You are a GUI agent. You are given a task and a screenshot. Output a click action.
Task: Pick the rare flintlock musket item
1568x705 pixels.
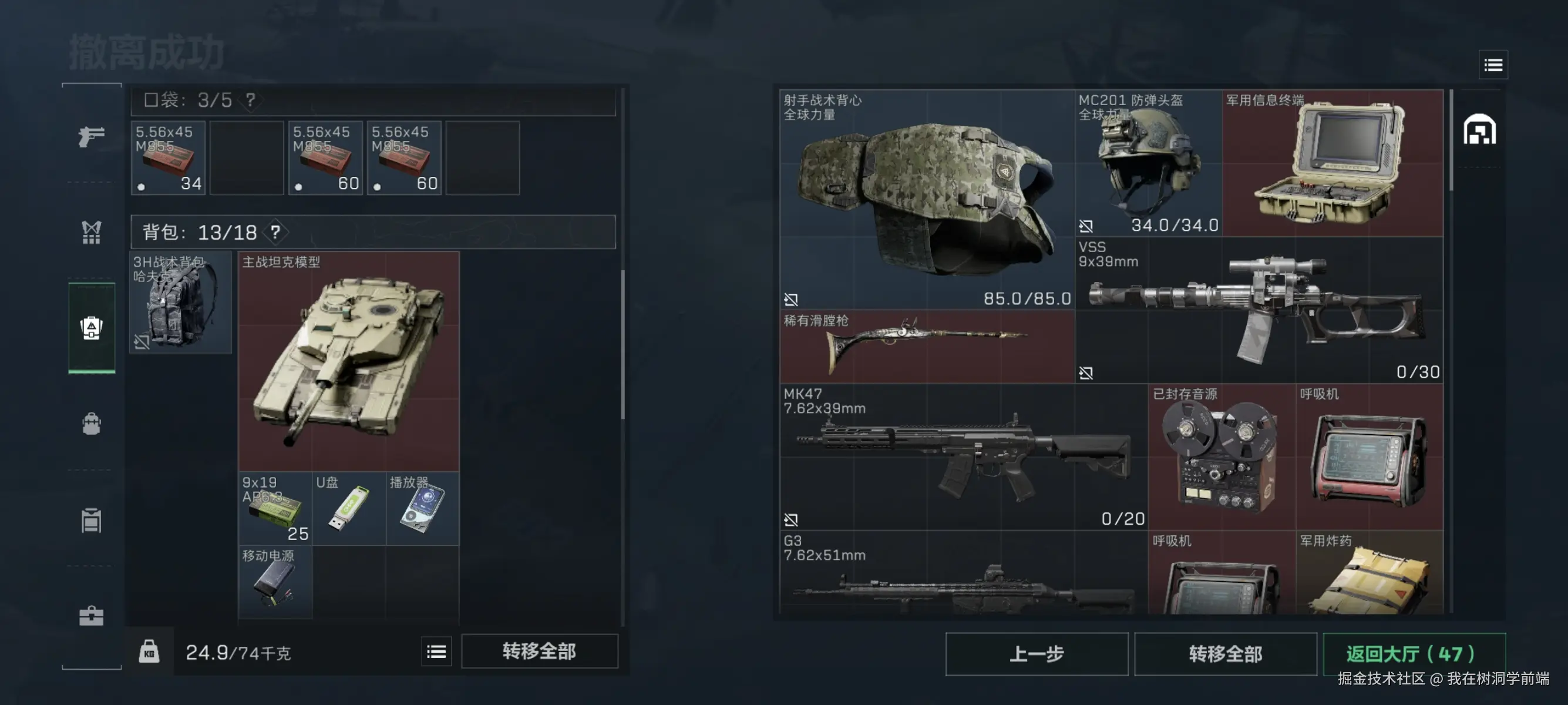927,347
